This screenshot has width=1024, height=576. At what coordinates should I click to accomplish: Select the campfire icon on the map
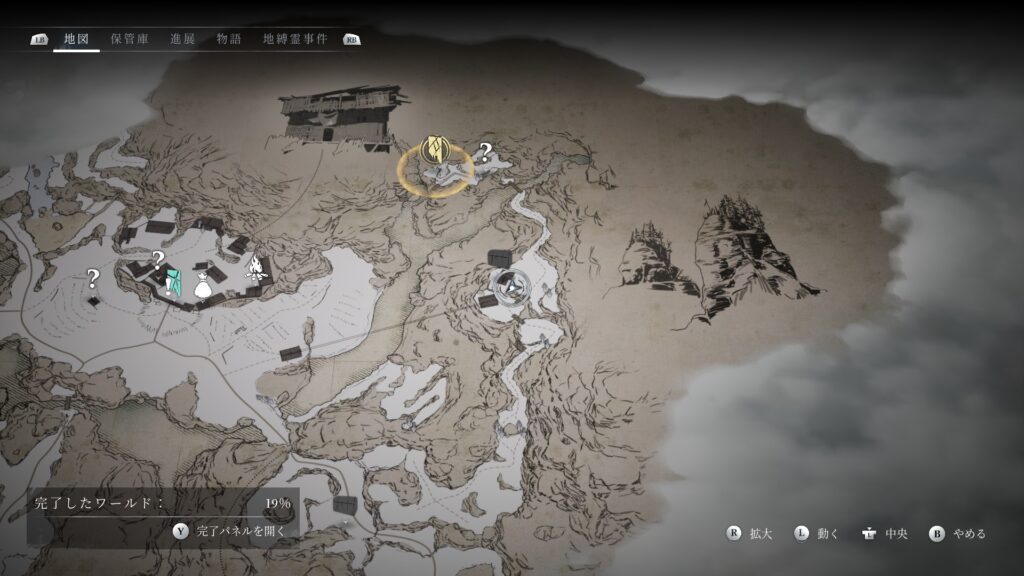coord(255,268)
